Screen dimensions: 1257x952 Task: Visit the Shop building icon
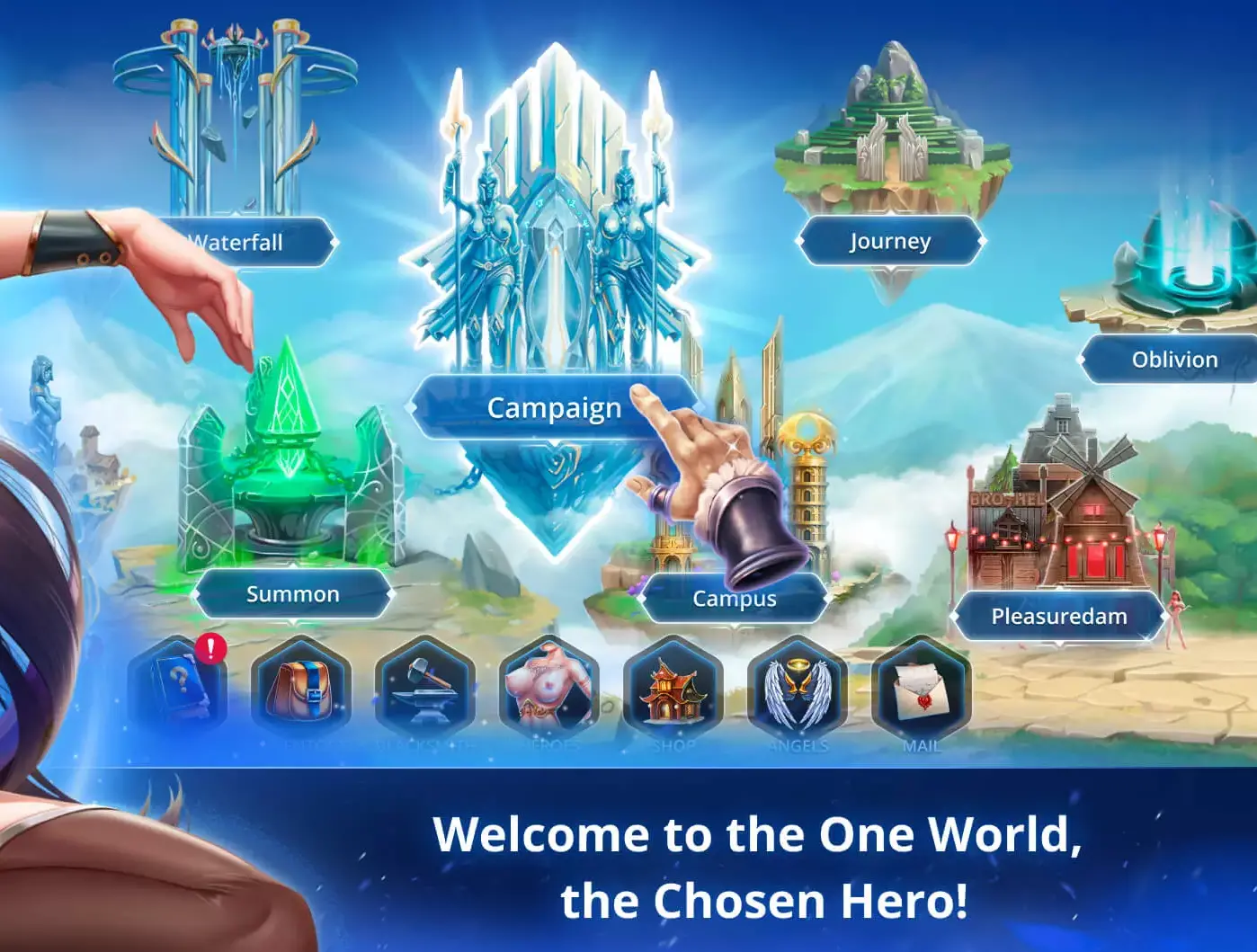coord(674,692)
